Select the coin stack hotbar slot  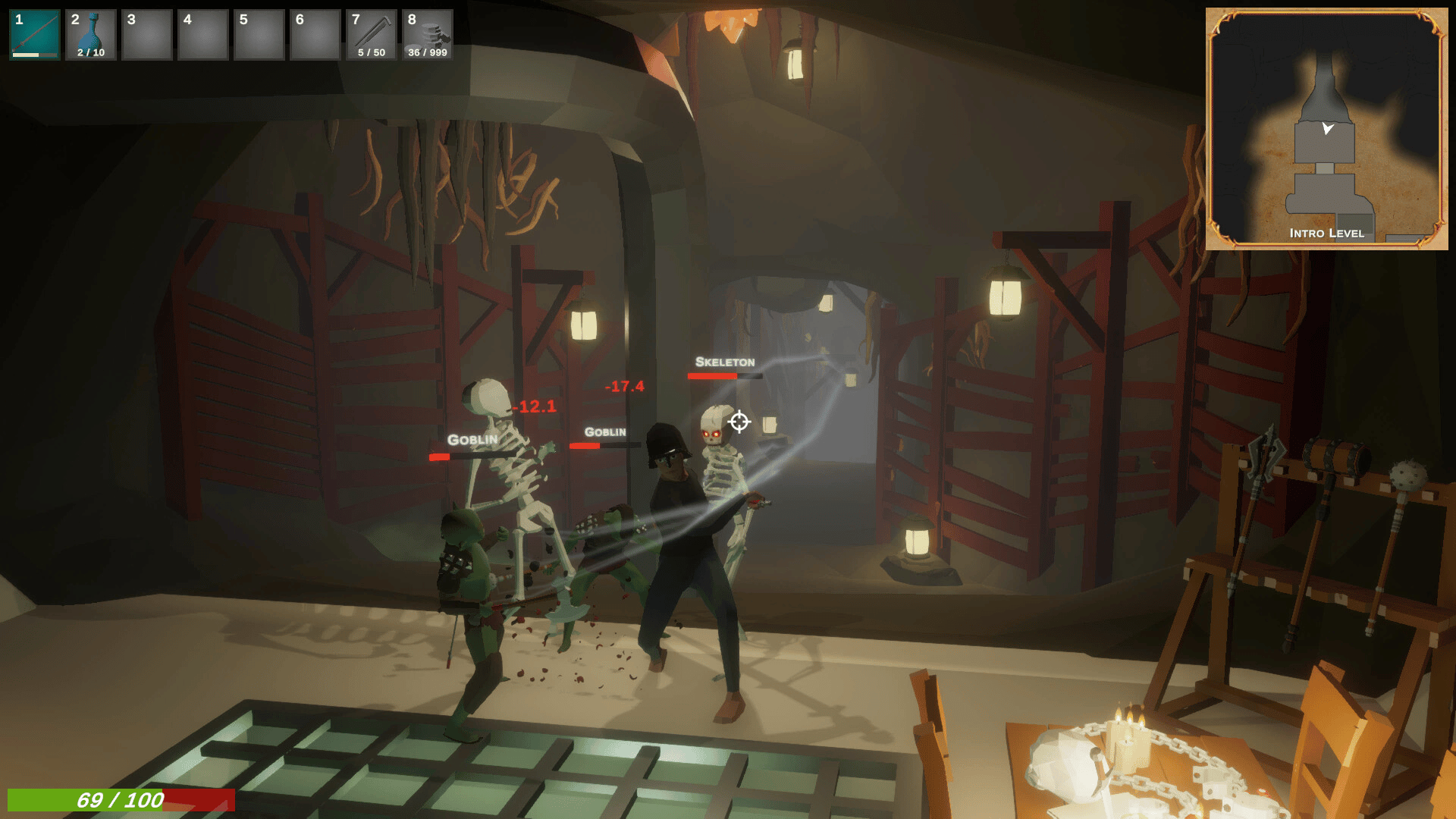coord(428,35)
